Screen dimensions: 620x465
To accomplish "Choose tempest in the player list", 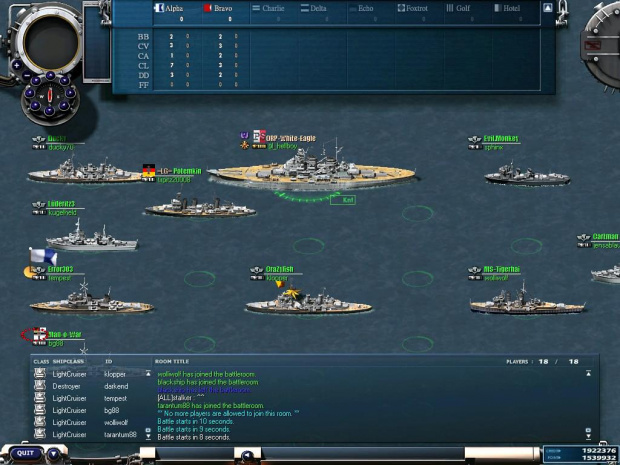I will pyautogui.click(x=115, y=398).
